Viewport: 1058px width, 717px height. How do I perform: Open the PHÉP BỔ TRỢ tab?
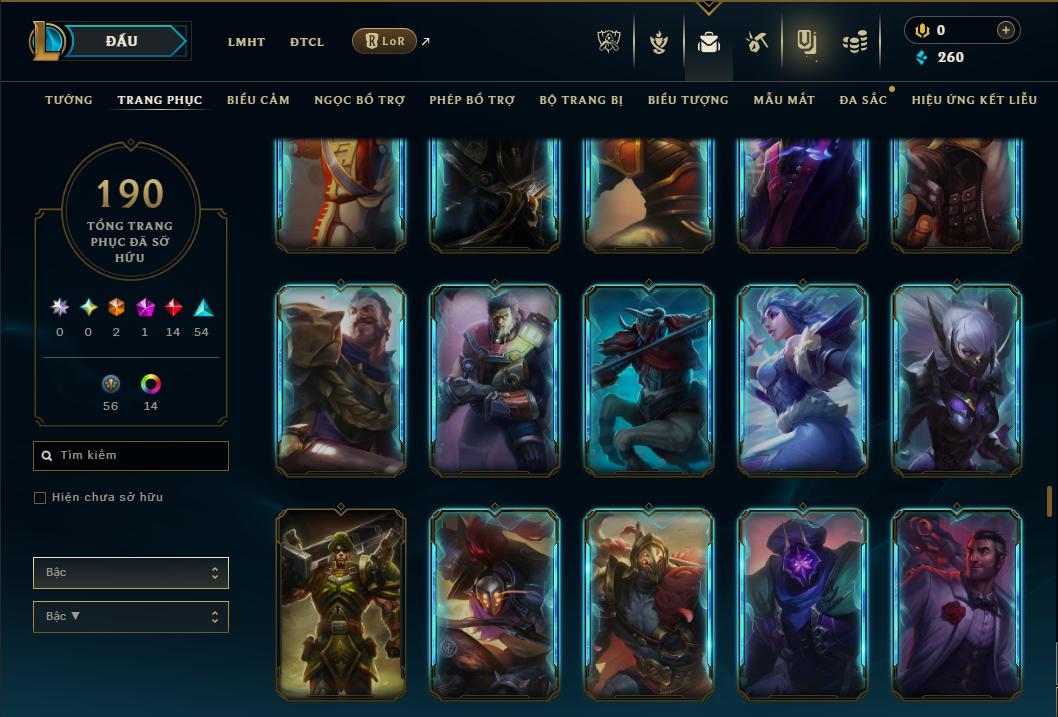(472, 100)
